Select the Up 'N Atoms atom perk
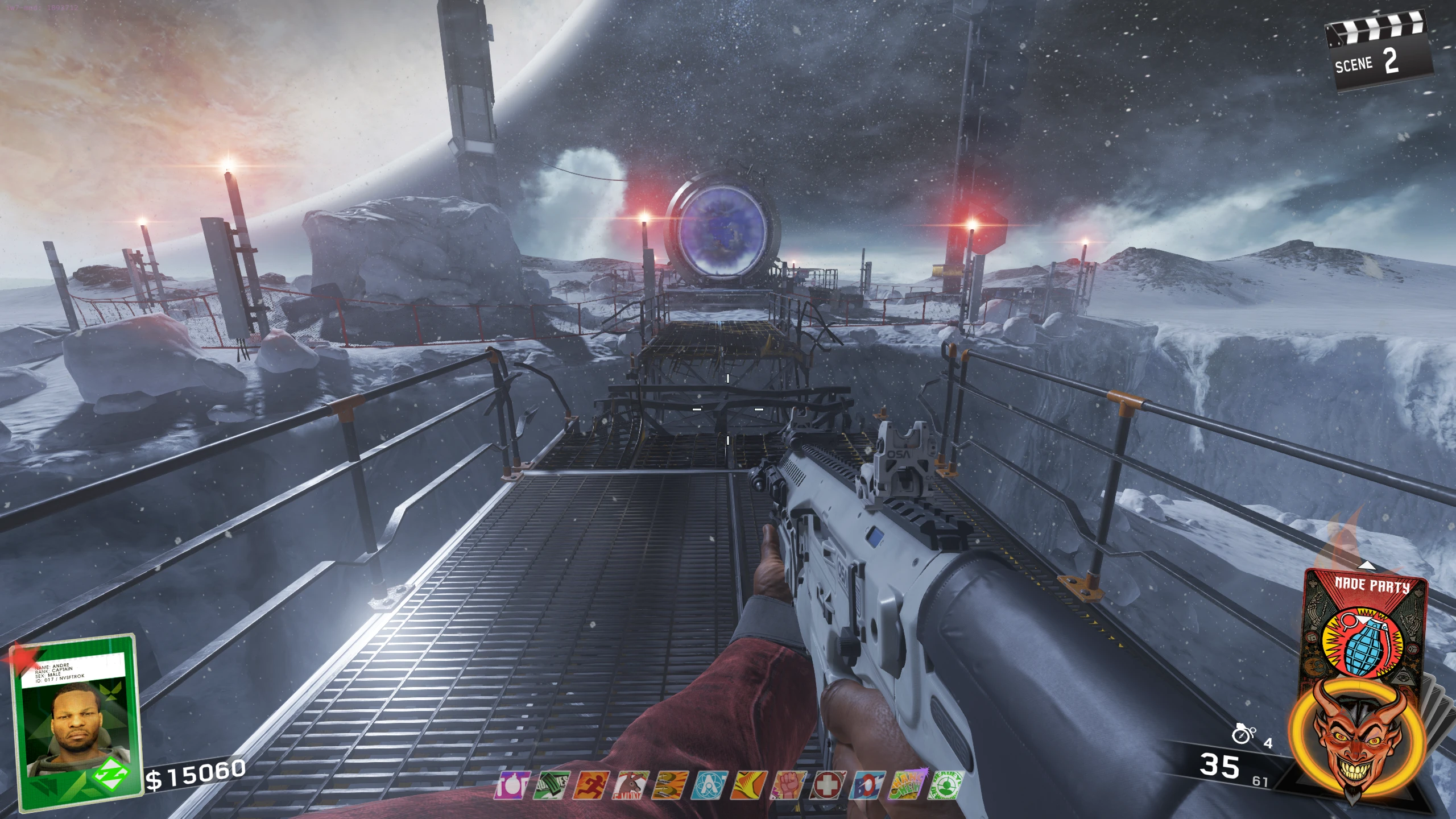This screenshot has width=1456, height=819. (708, 785)
